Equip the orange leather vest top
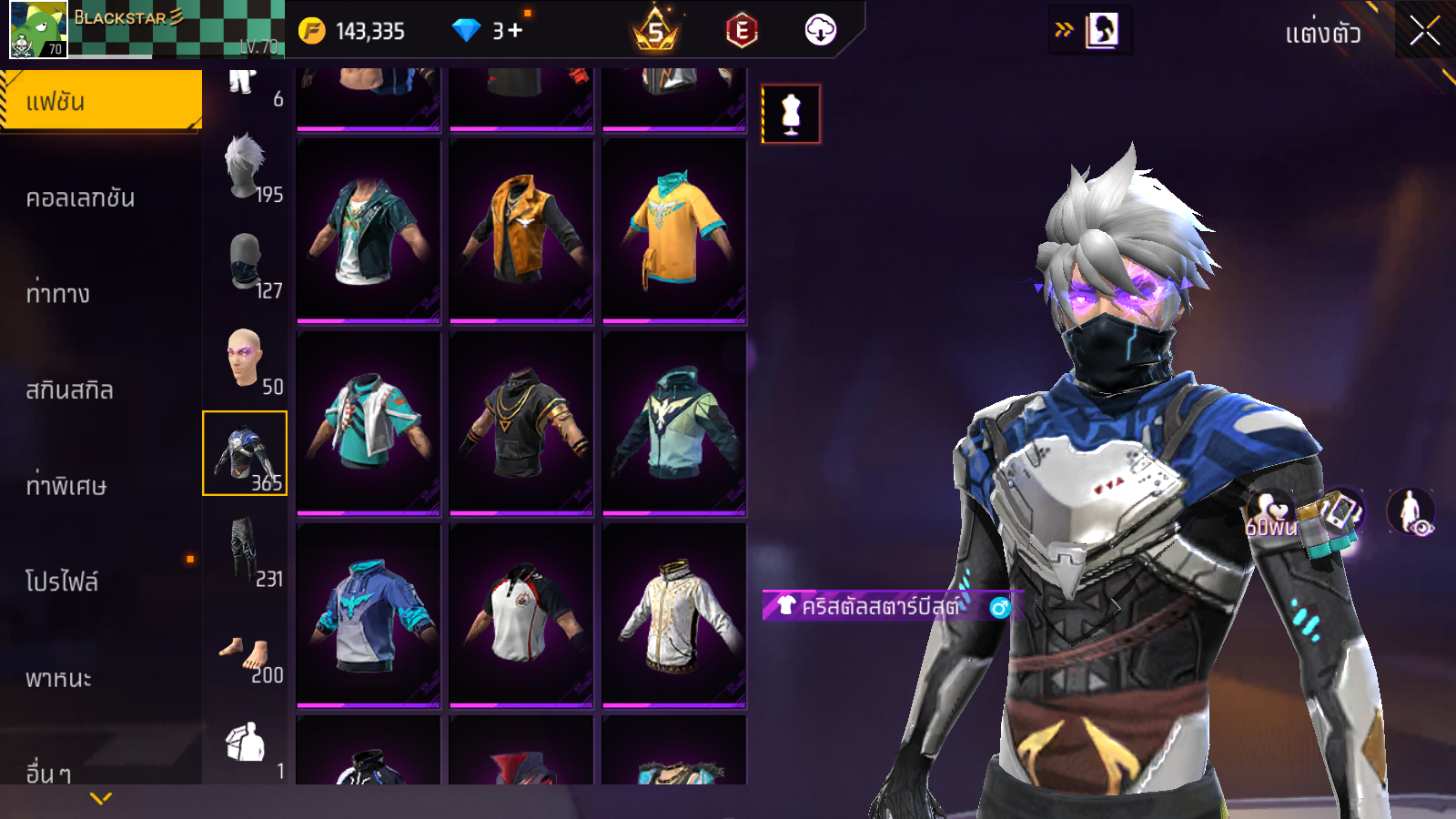 coord(521,231)
